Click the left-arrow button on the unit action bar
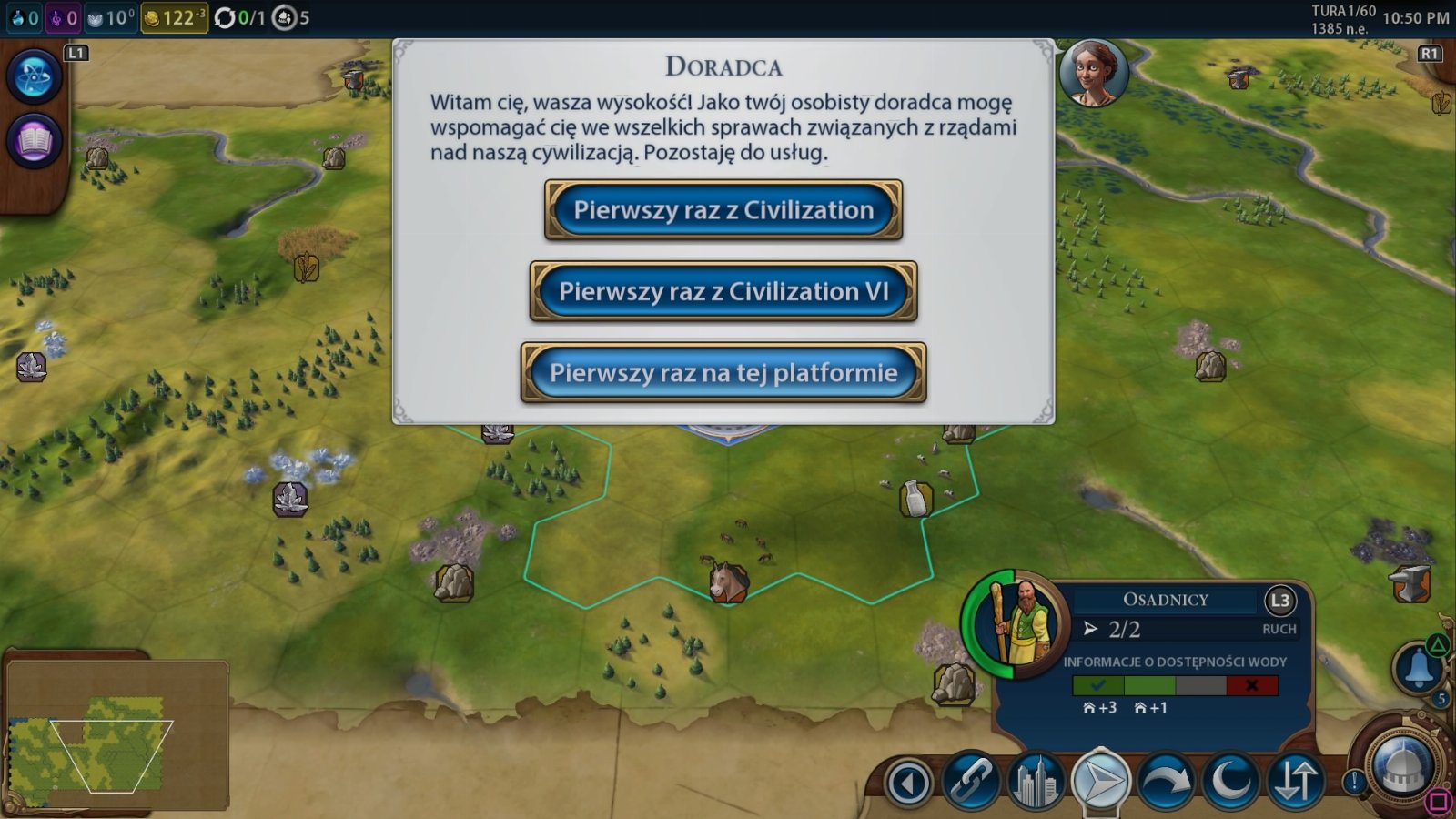The height and width of the screenshot is (819, 1456). [x=908, y=782]
